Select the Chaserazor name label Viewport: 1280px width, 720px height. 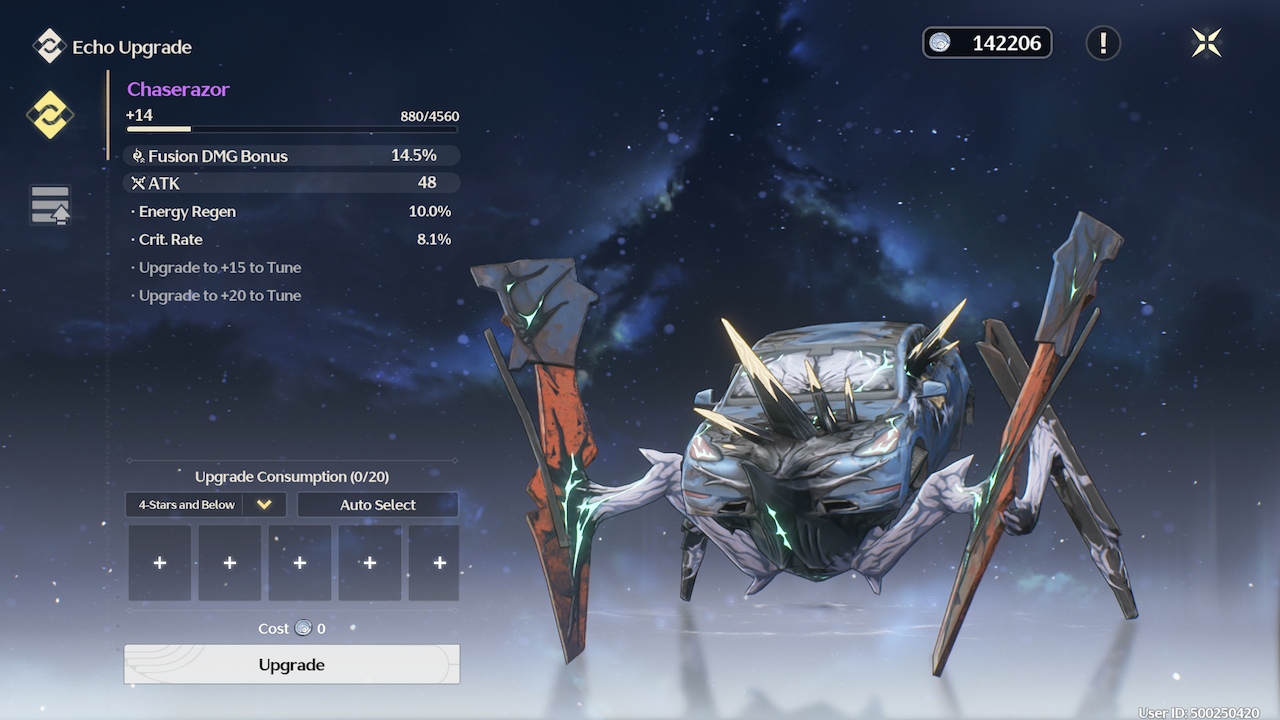[x=178, y=89]
